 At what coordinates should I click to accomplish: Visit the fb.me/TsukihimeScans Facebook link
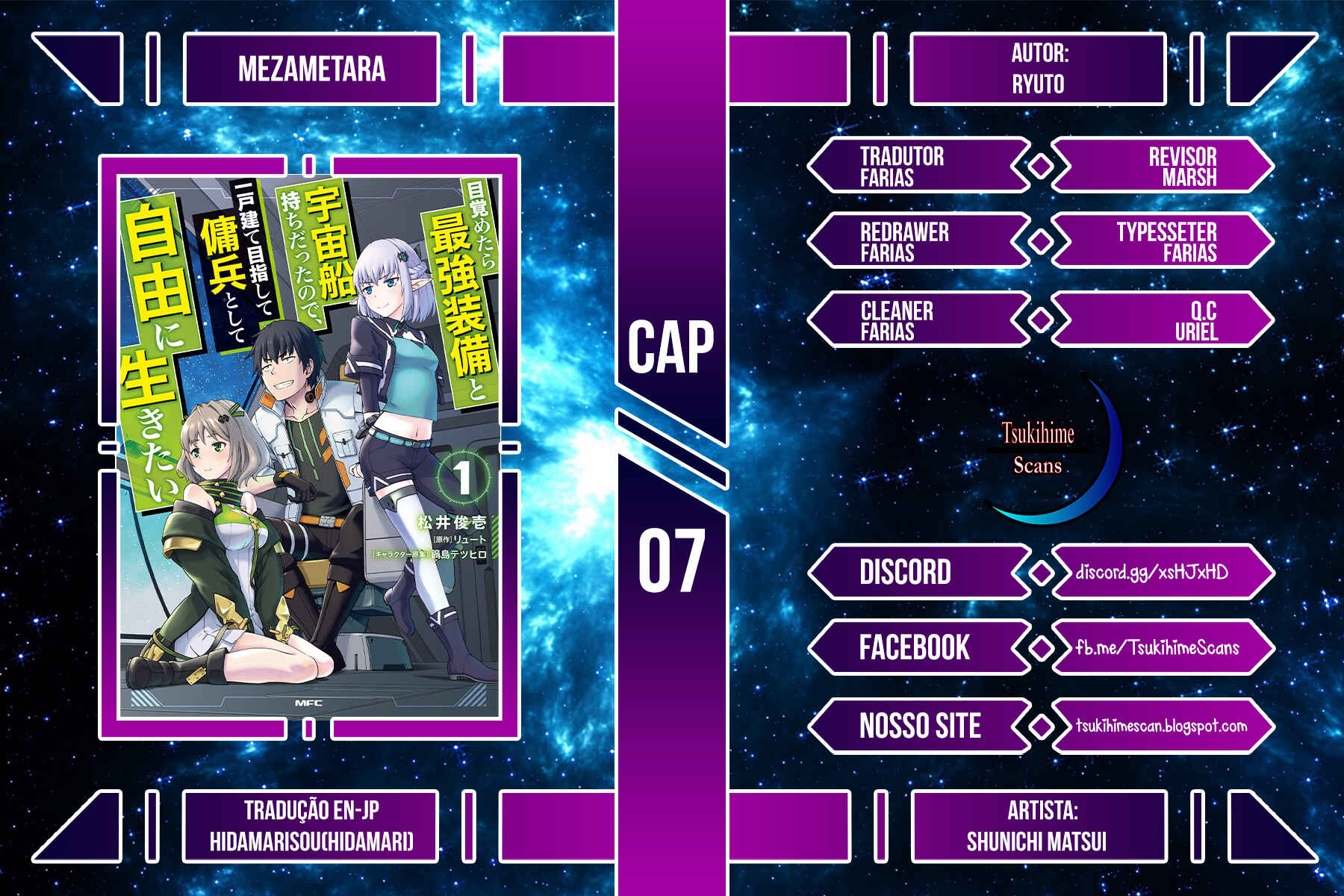click(1157, 647)
